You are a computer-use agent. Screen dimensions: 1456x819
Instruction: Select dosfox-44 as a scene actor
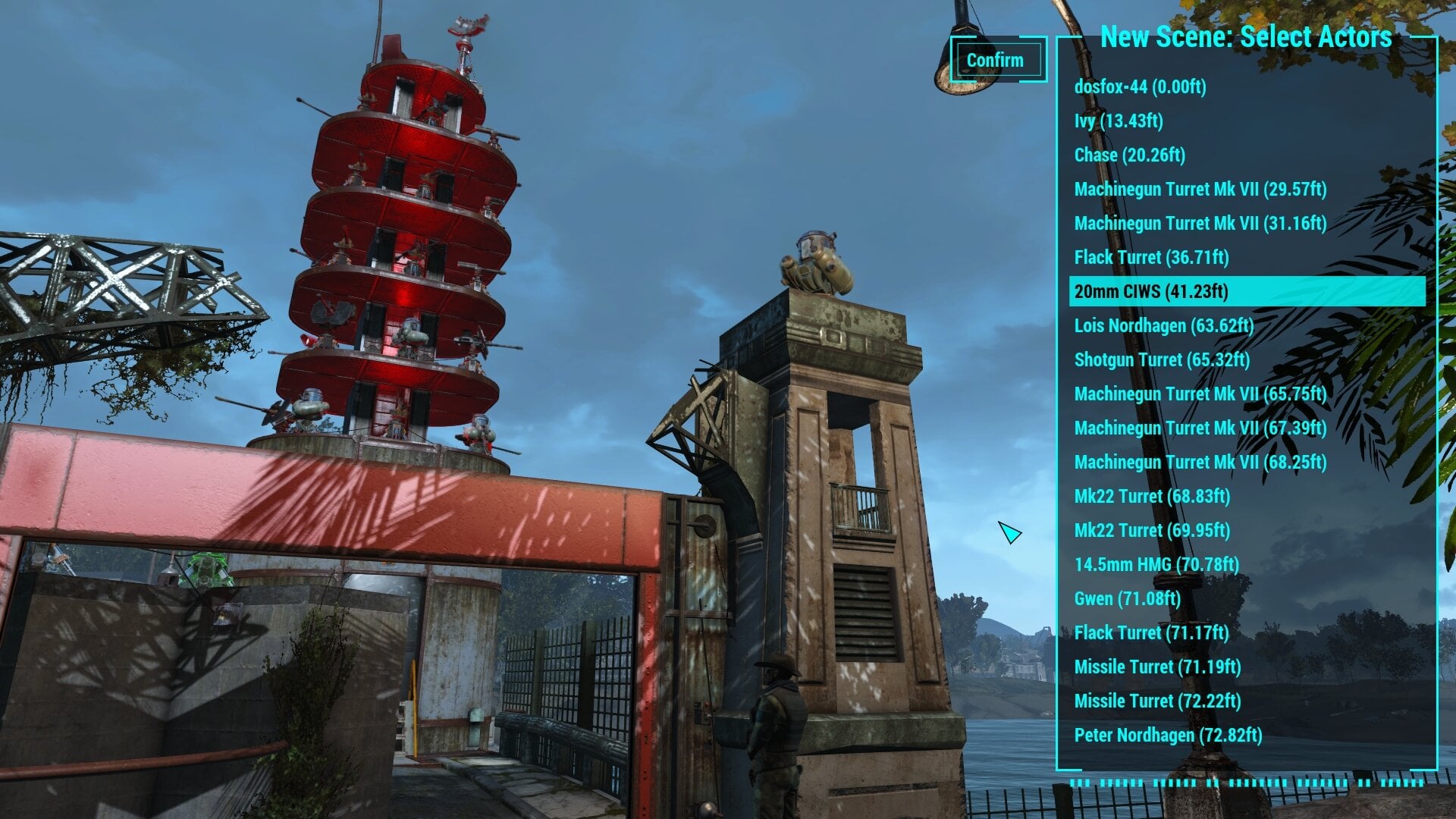[x=1141, y=88]
